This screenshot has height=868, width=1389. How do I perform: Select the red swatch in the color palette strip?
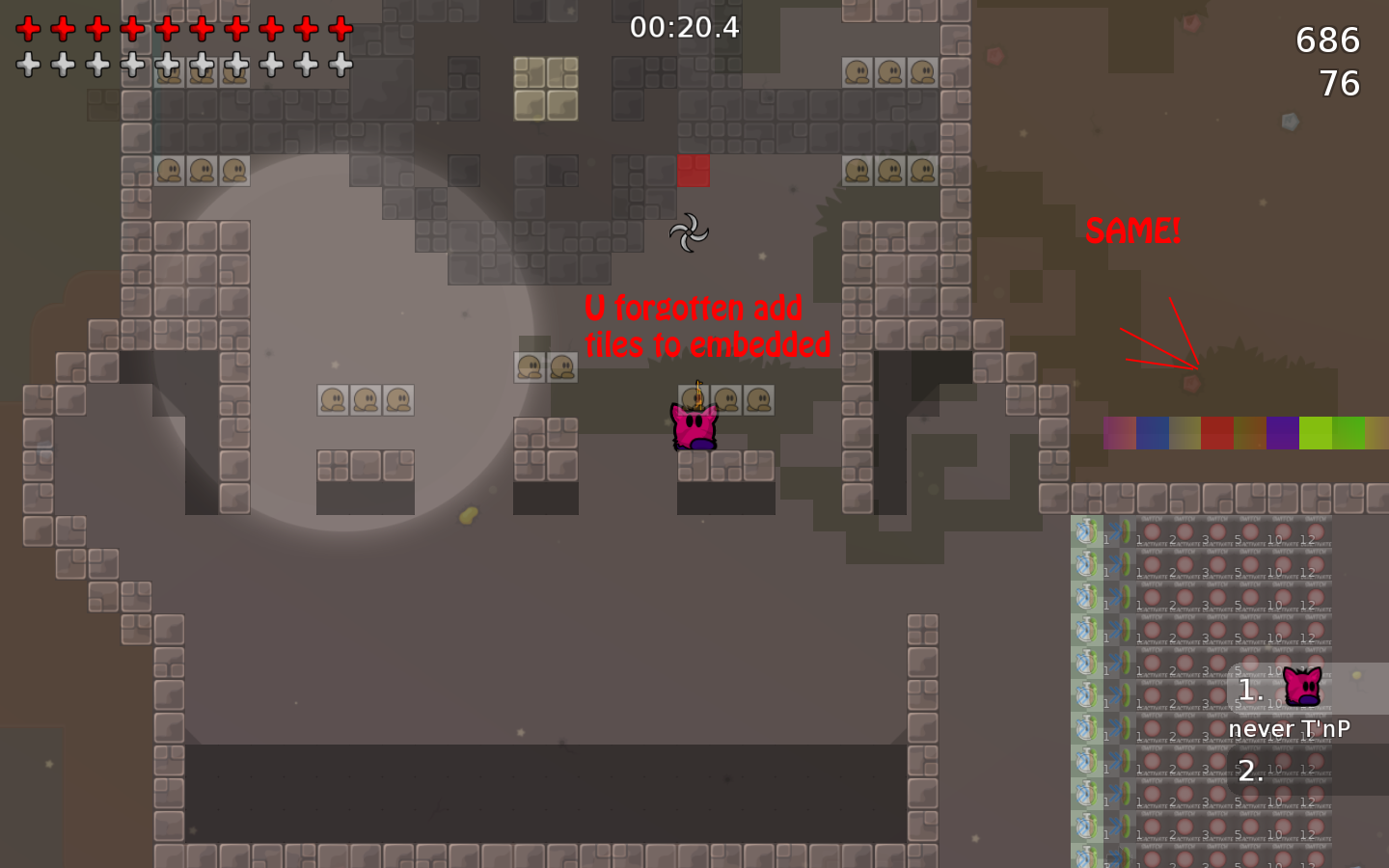(x=1215, y=434)
